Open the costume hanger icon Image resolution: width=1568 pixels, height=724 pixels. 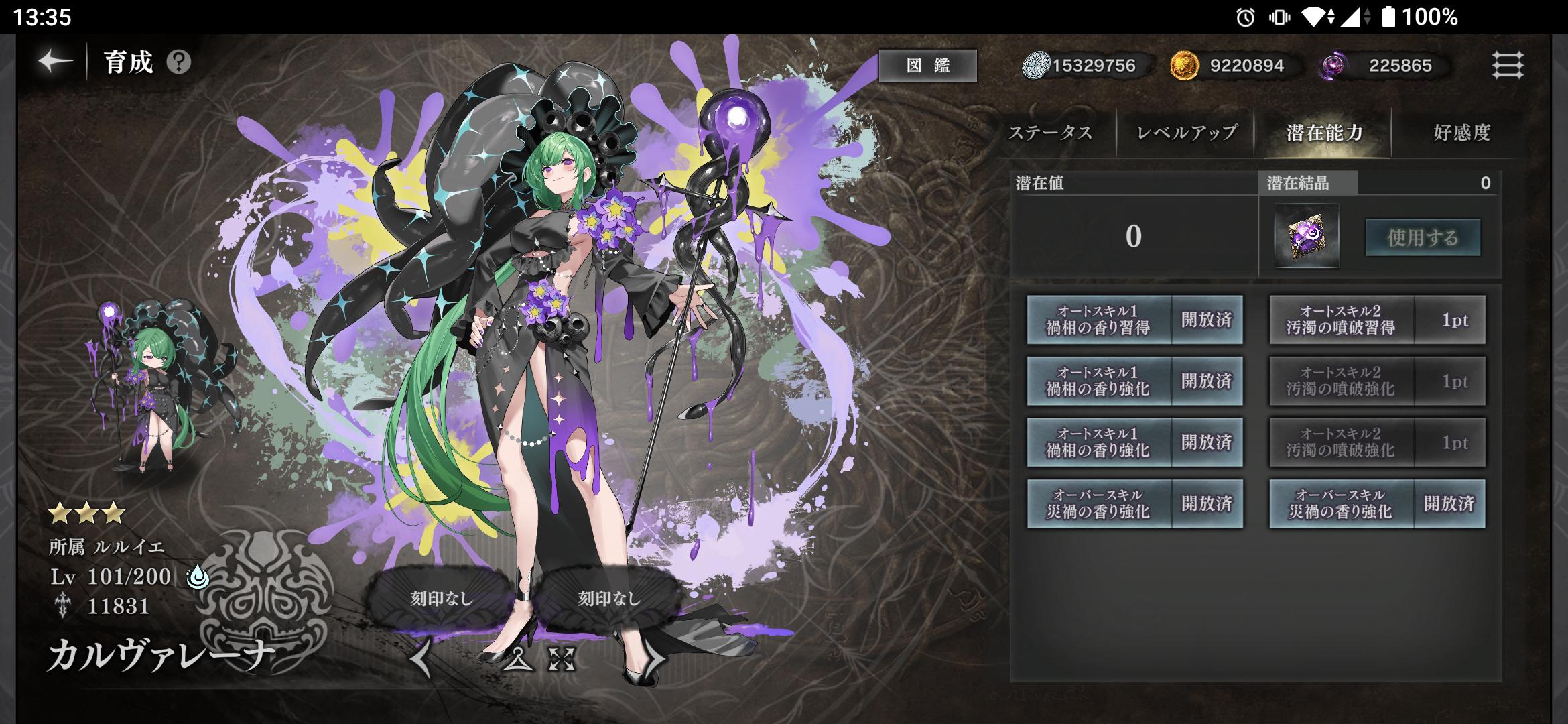(517, 660)
